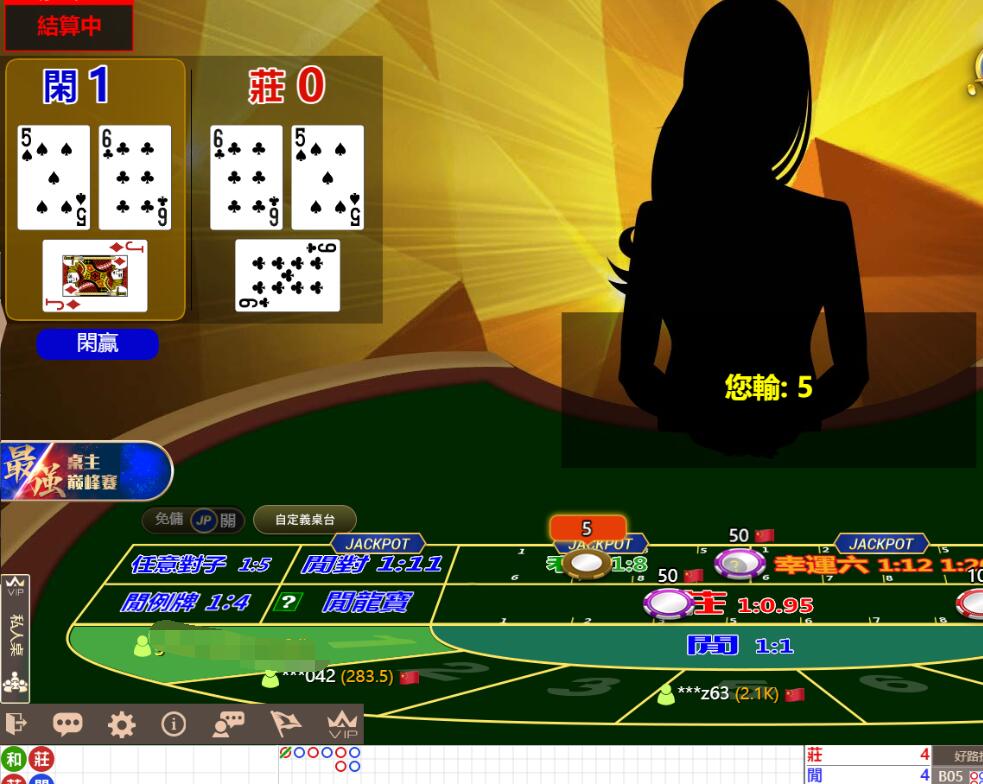Toggle the 免傭 JP 開 switch
983x784 pixels.
tap(204, 520)
